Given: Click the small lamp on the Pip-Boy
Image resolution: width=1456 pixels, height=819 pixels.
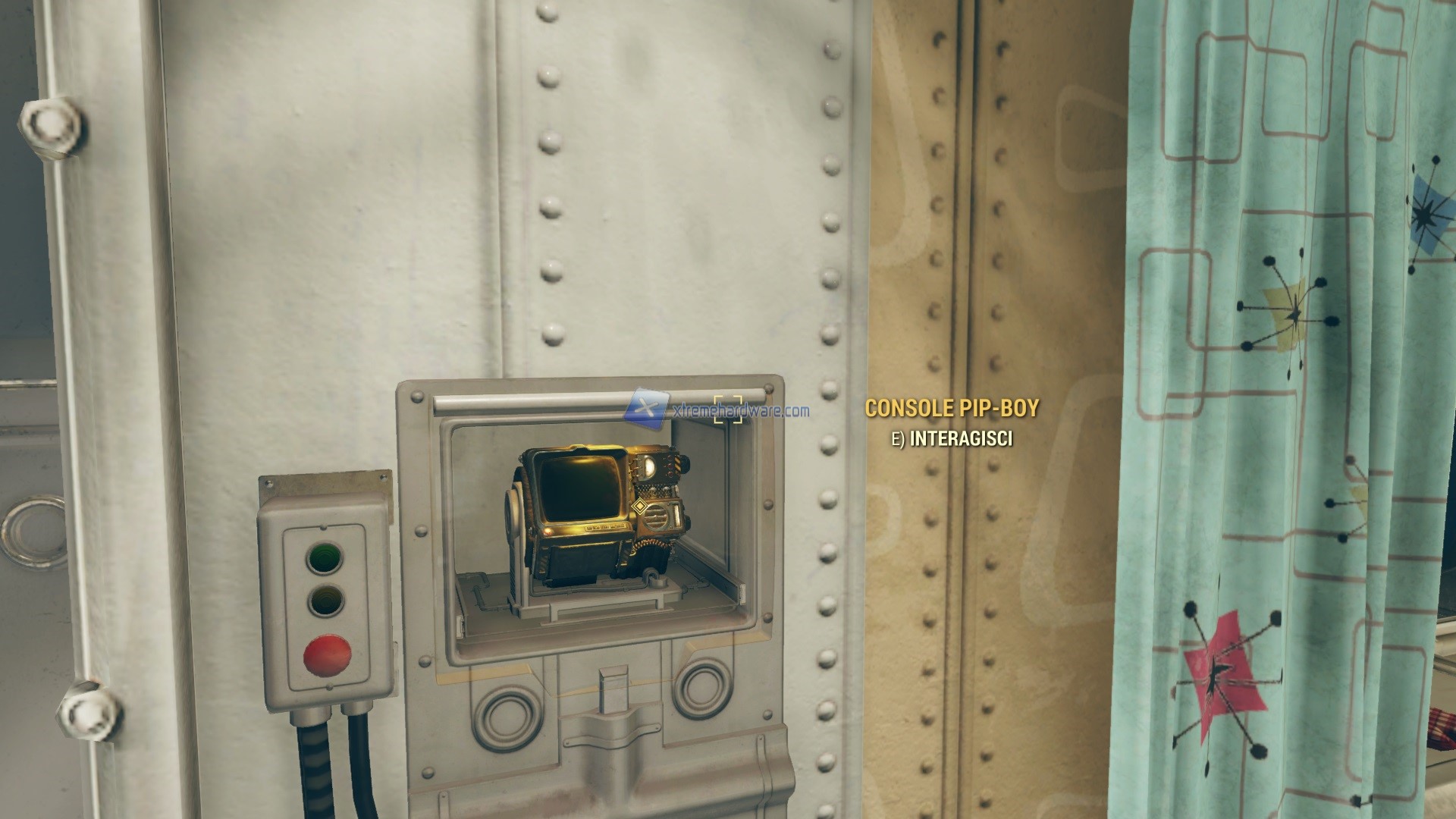Looking at the screenshot, I should [x=648, y=466].
